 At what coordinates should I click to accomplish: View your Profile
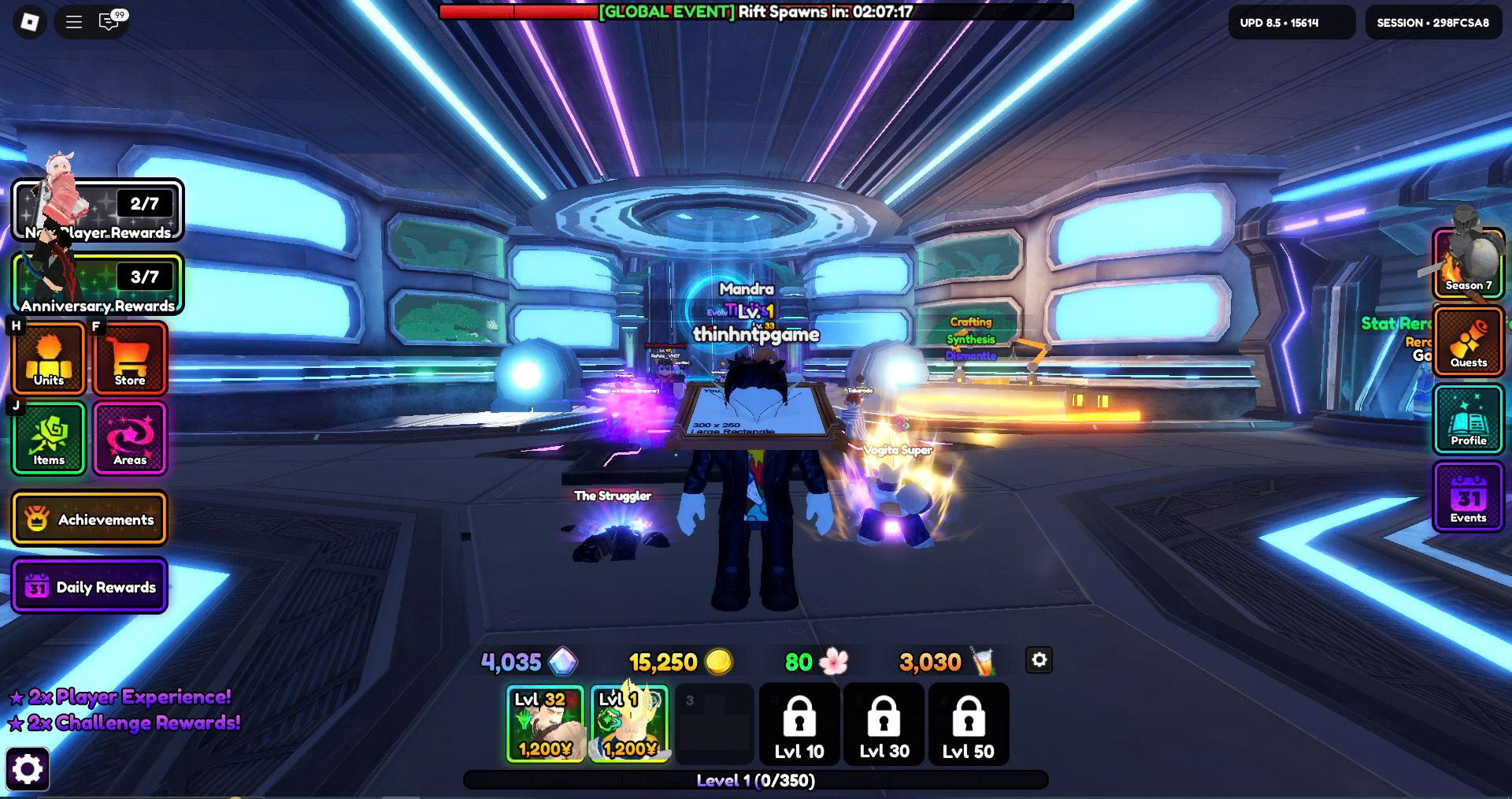coord(1468,420)
